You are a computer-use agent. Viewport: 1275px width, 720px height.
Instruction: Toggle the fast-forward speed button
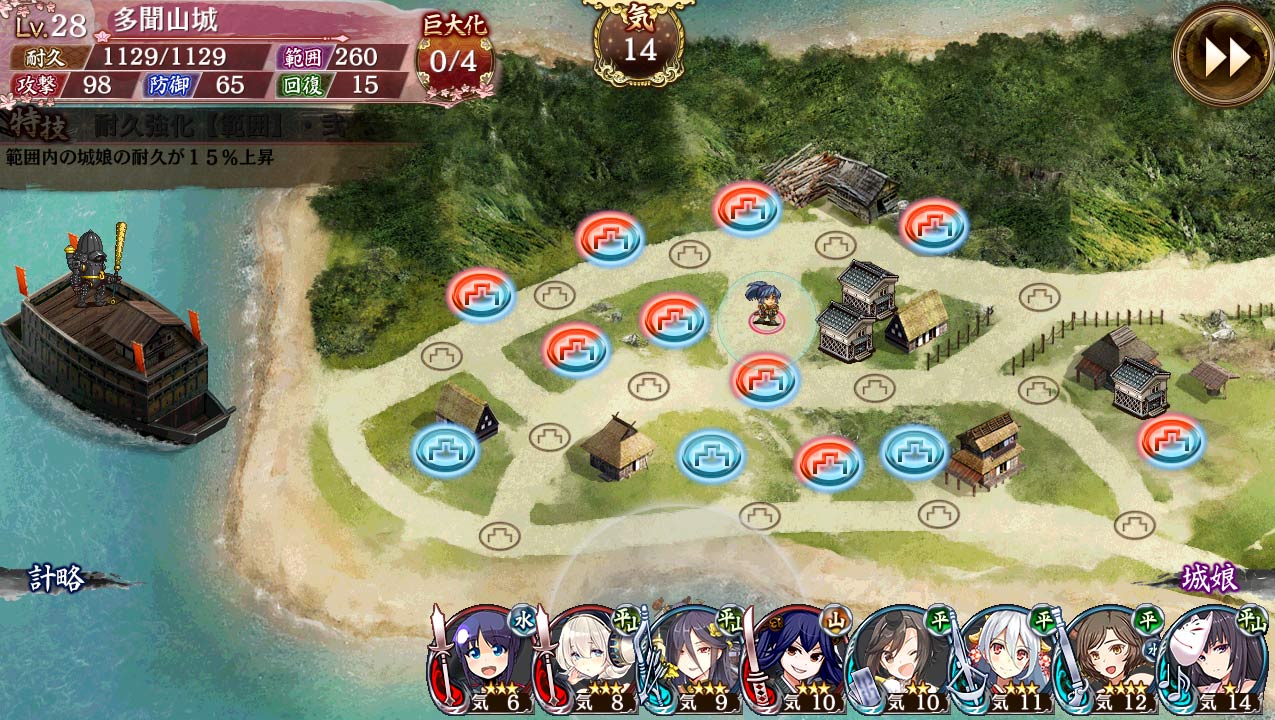[x=1223, y=56]
